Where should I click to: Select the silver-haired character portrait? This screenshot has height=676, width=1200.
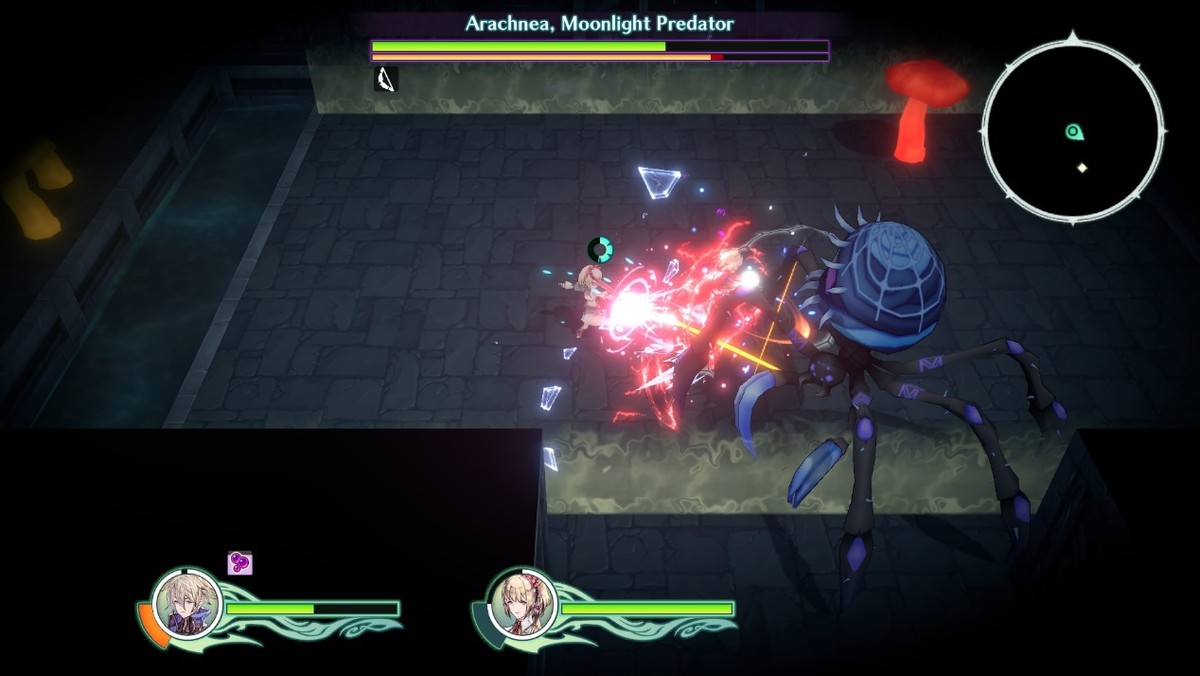pos(186,602)
